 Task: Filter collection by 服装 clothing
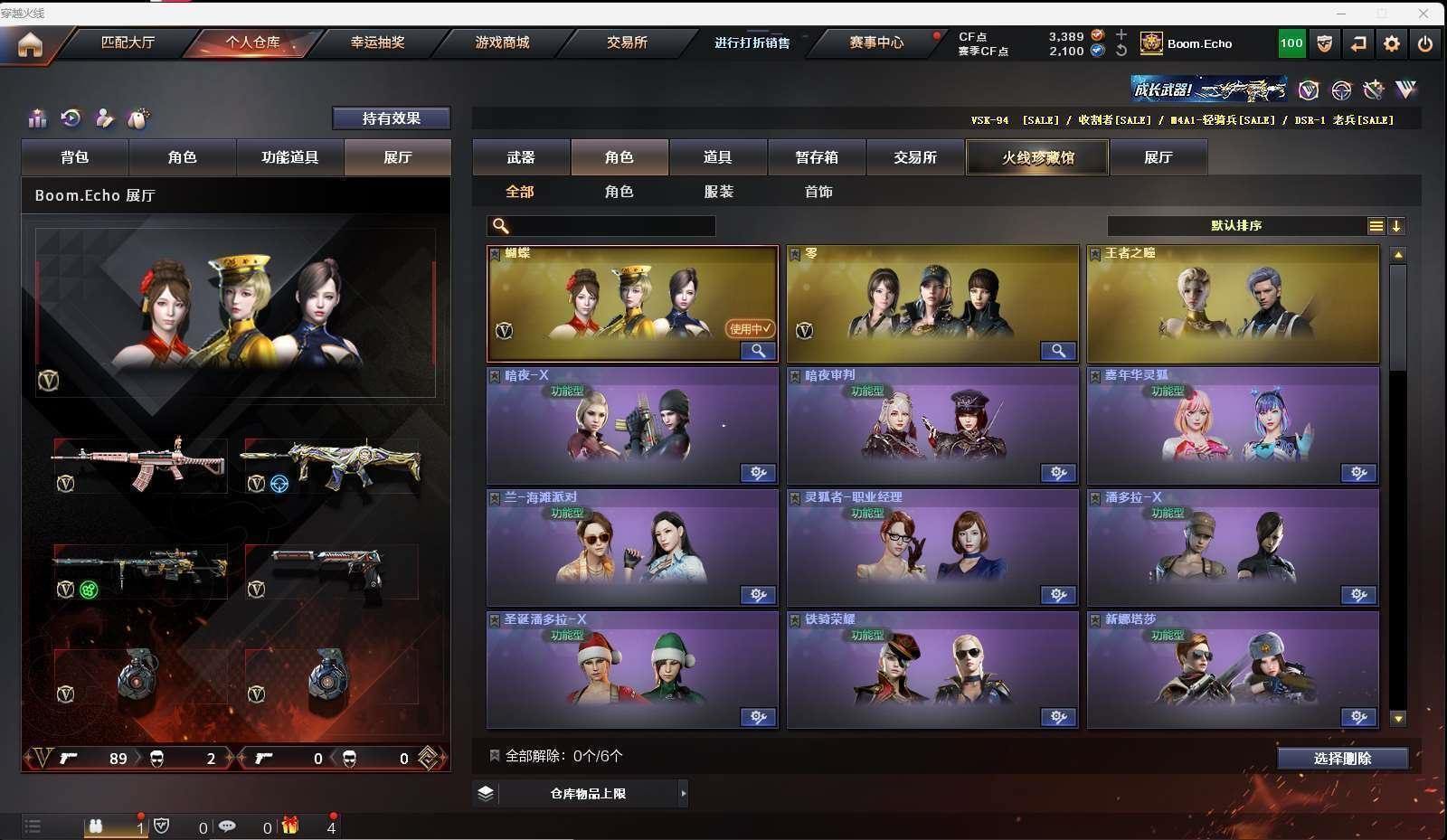pyautogui.click(x=718, y=192)
